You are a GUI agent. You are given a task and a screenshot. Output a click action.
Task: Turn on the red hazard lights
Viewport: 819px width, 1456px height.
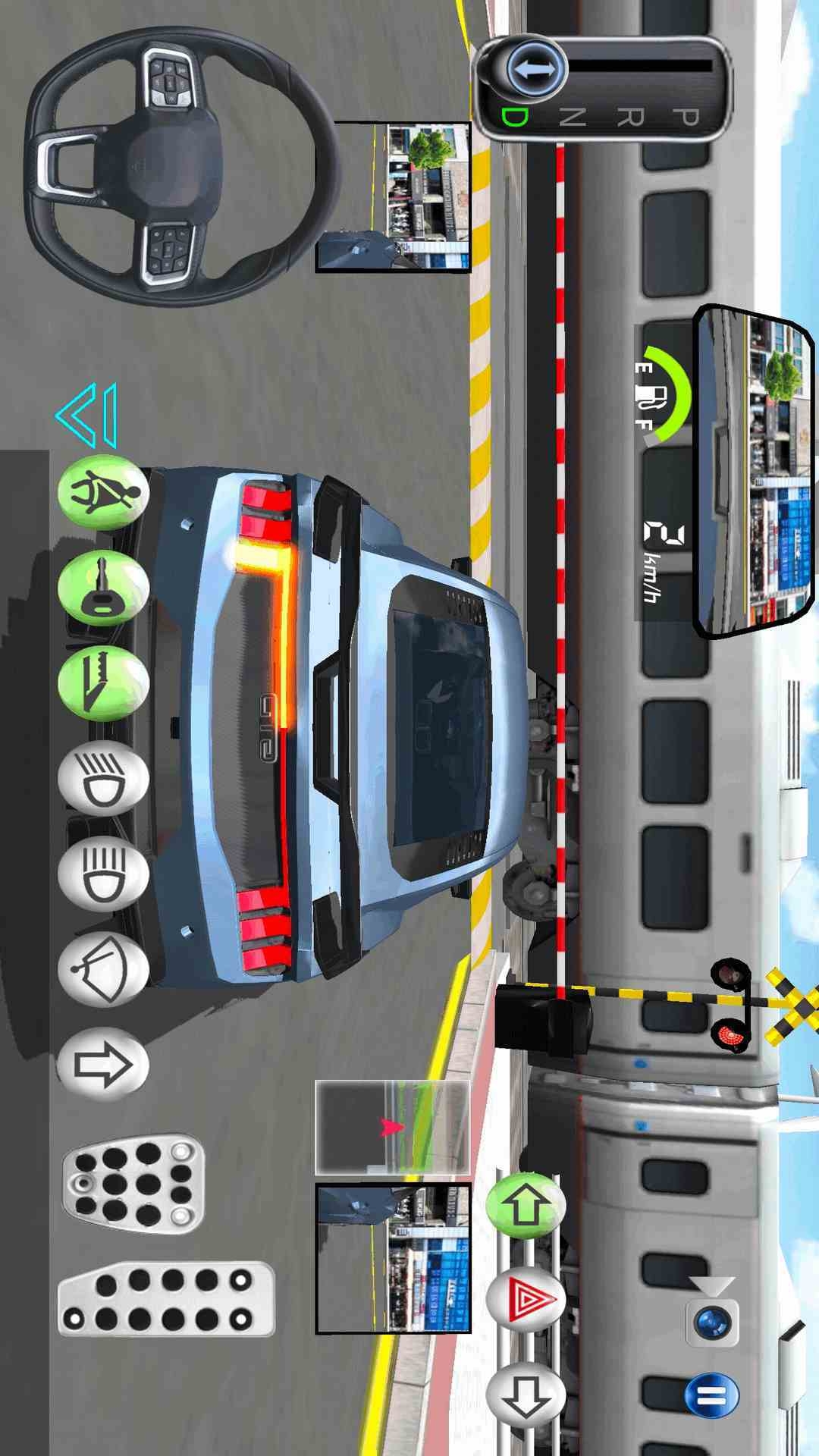click(526, 1300)
